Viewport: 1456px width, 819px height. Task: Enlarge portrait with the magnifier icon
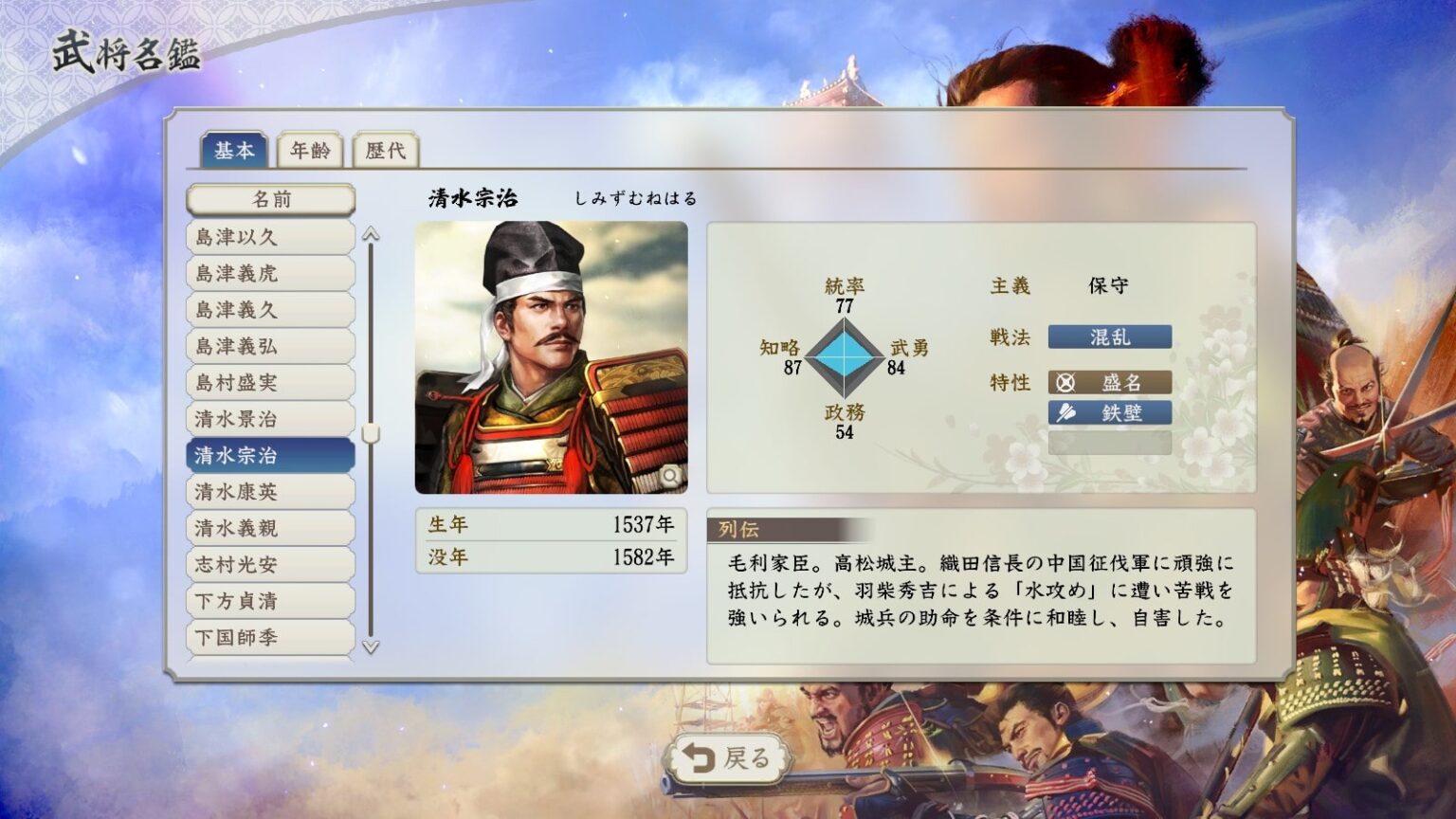[670, 476]
